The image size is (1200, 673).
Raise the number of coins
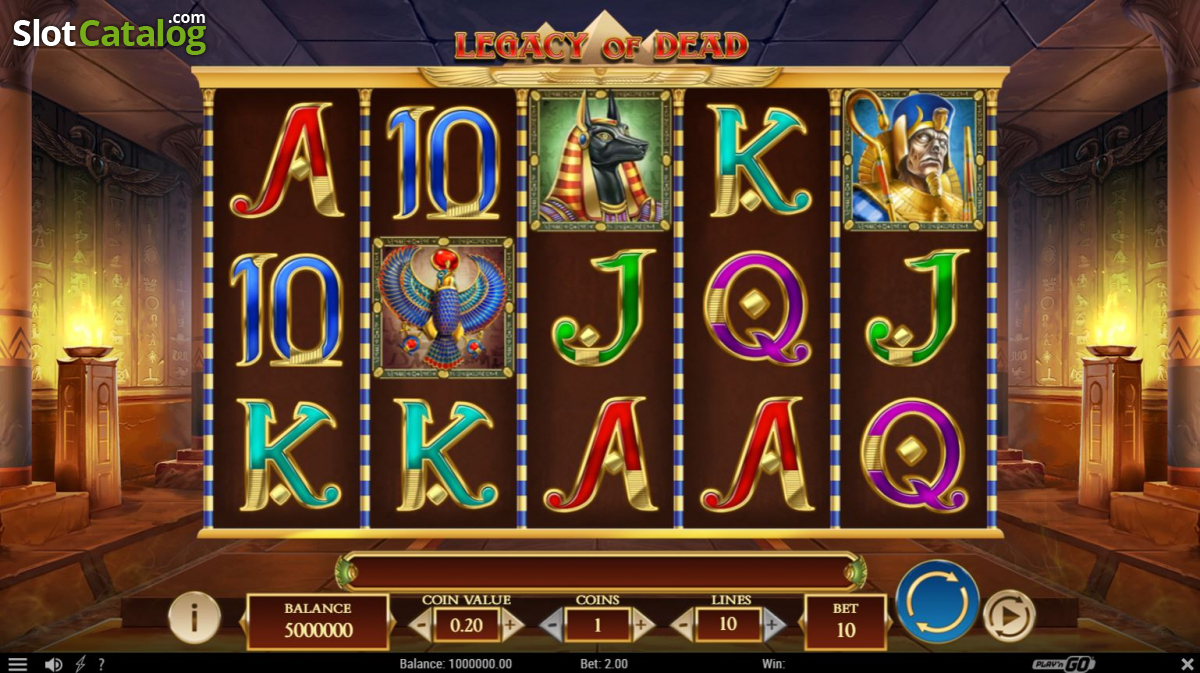641,626
